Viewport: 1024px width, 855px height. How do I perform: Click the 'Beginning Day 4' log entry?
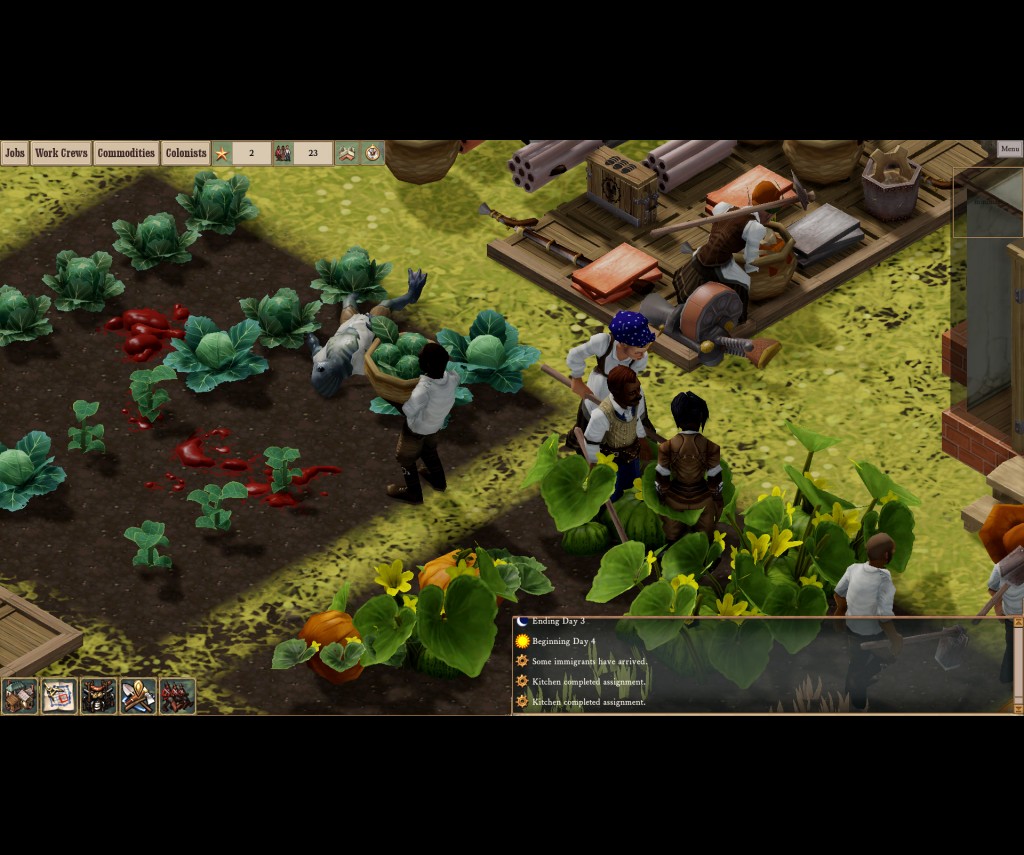(x=563, y=641)
